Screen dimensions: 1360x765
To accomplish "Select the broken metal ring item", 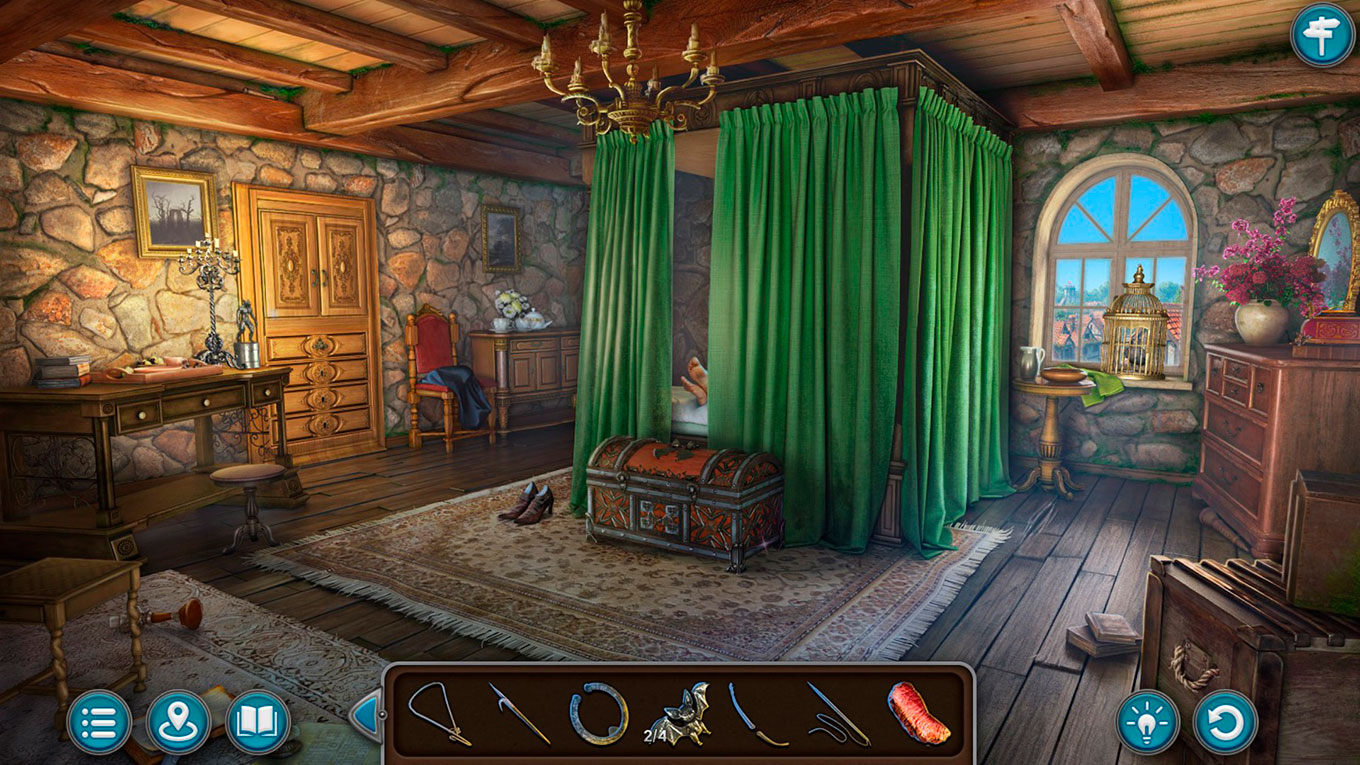I will pos(599,713).
